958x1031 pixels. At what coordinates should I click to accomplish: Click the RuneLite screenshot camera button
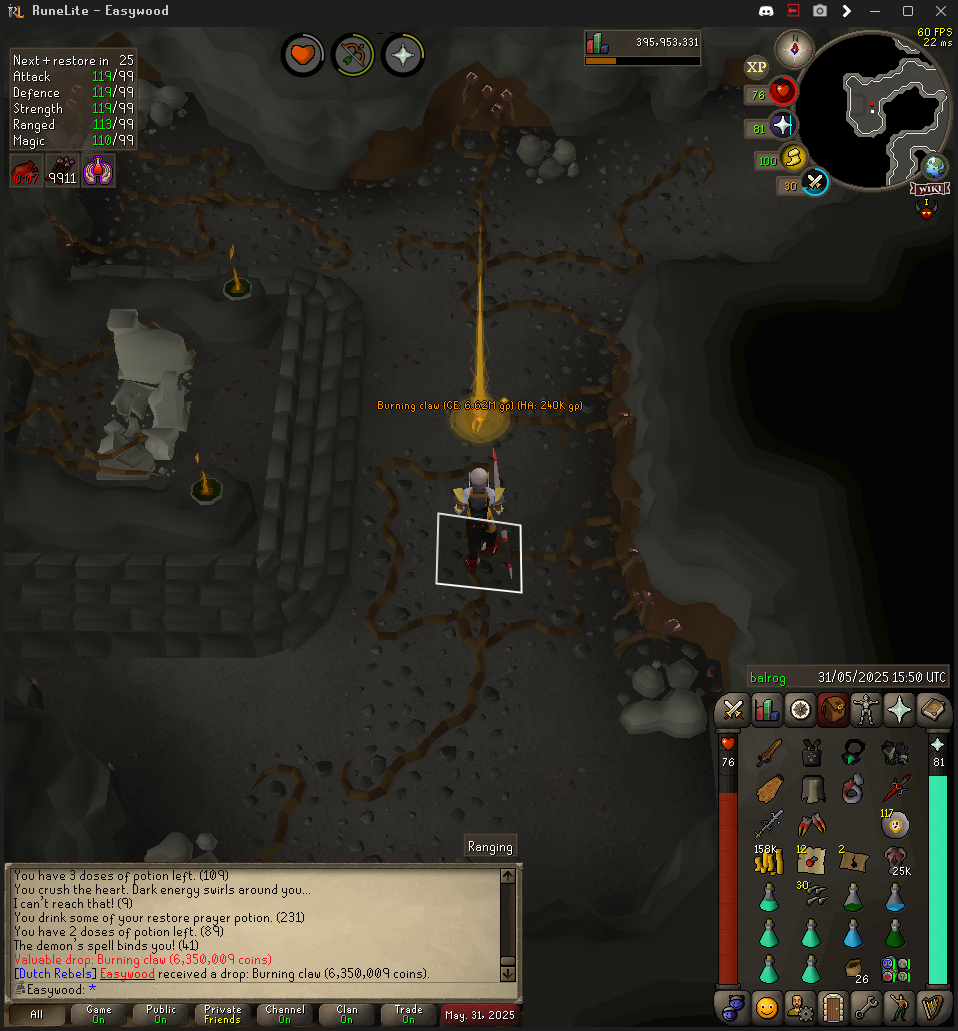click(x=820, y=11)
